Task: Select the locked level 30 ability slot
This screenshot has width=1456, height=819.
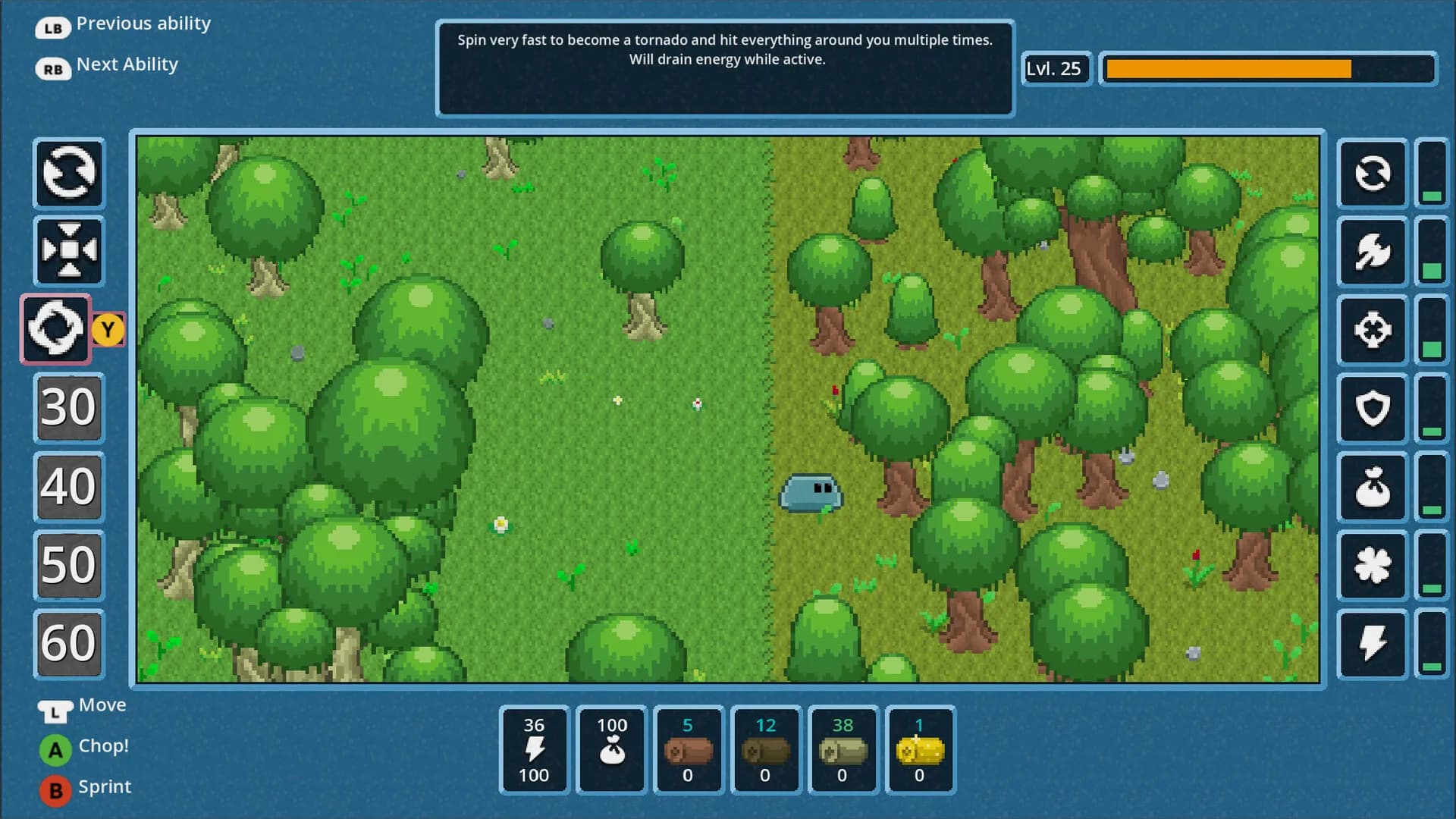Action: point(69,408)
